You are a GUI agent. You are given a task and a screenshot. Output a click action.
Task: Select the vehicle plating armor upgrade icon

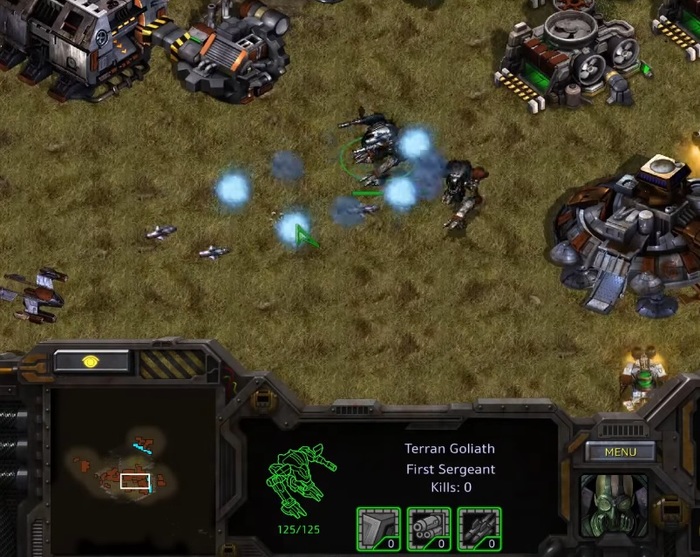click(x=378, y=529)
